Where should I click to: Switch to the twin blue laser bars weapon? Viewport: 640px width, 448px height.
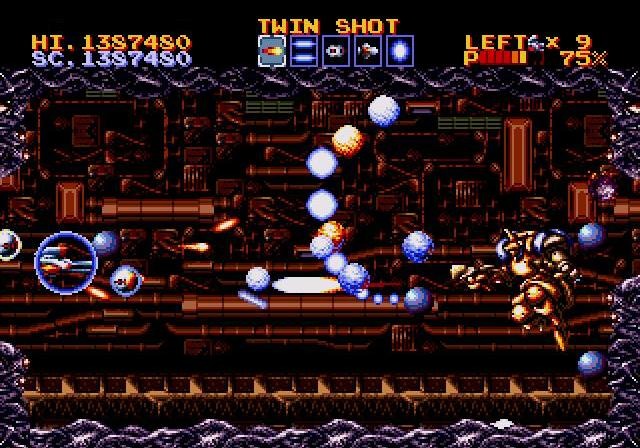tap(304, 51)
